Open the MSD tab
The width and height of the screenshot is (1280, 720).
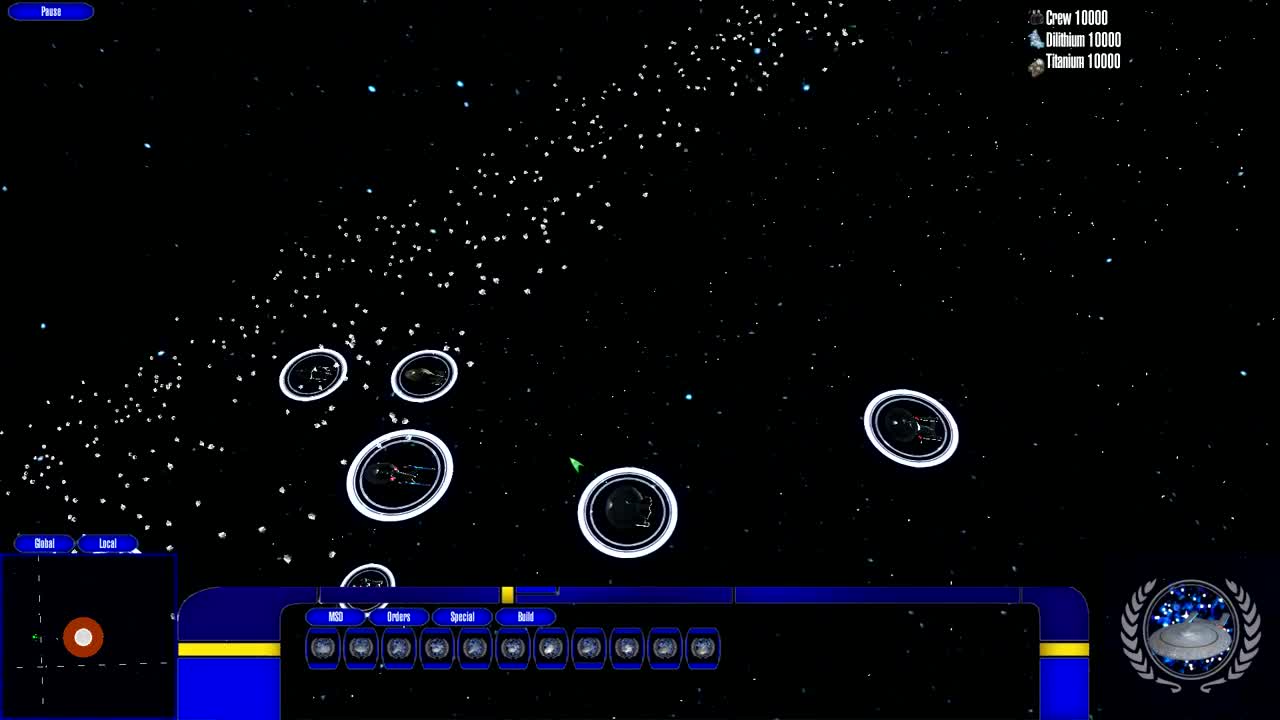click(x=337, y=616)
